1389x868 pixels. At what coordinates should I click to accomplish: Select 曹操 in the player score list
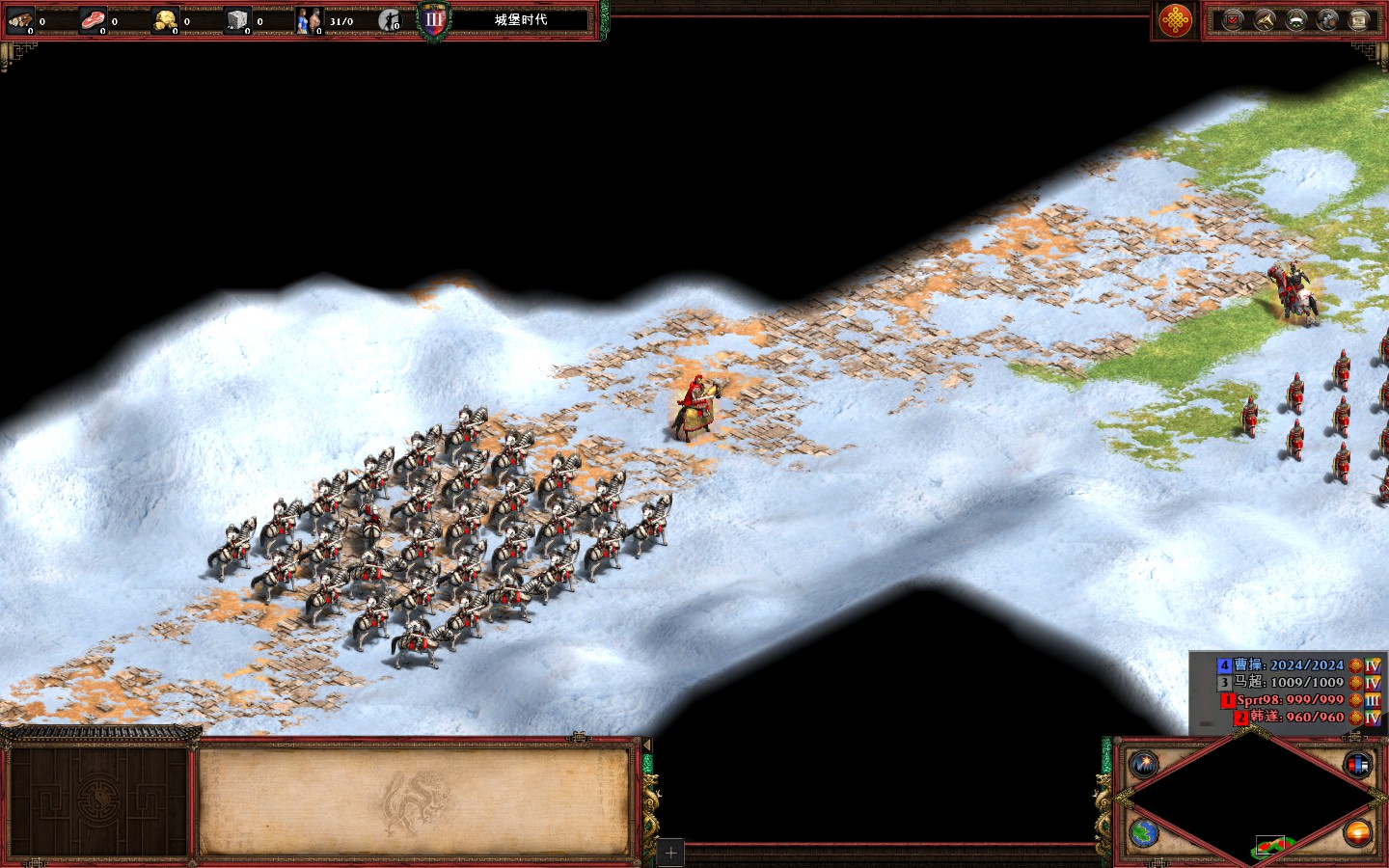tap(1288, 665)
